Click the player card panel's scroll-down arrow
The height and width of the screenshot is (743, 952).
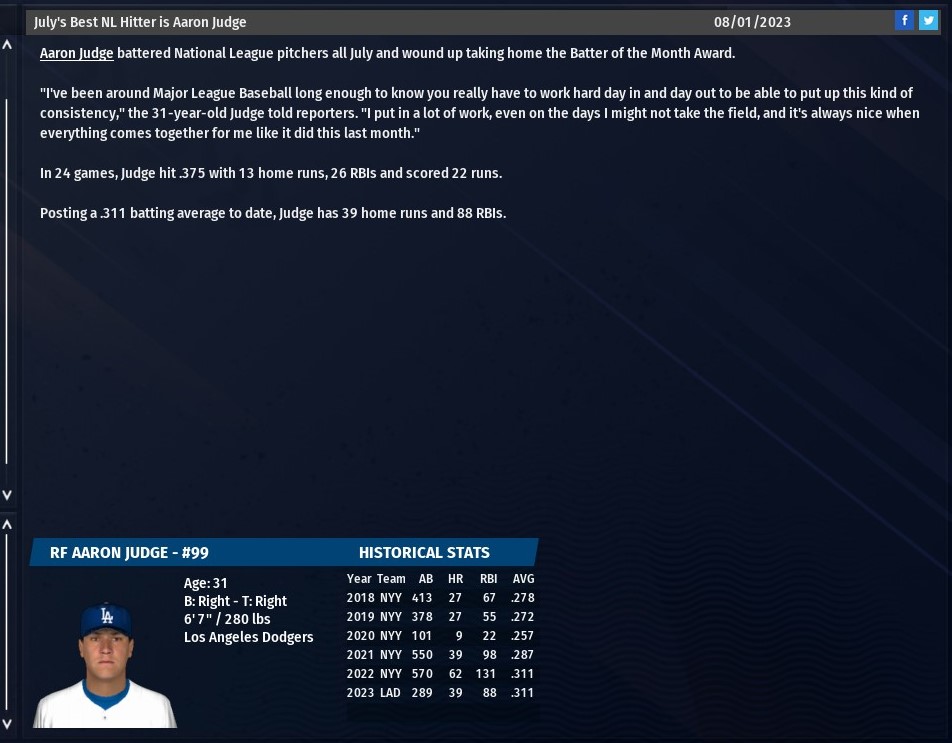click(8, 723)
